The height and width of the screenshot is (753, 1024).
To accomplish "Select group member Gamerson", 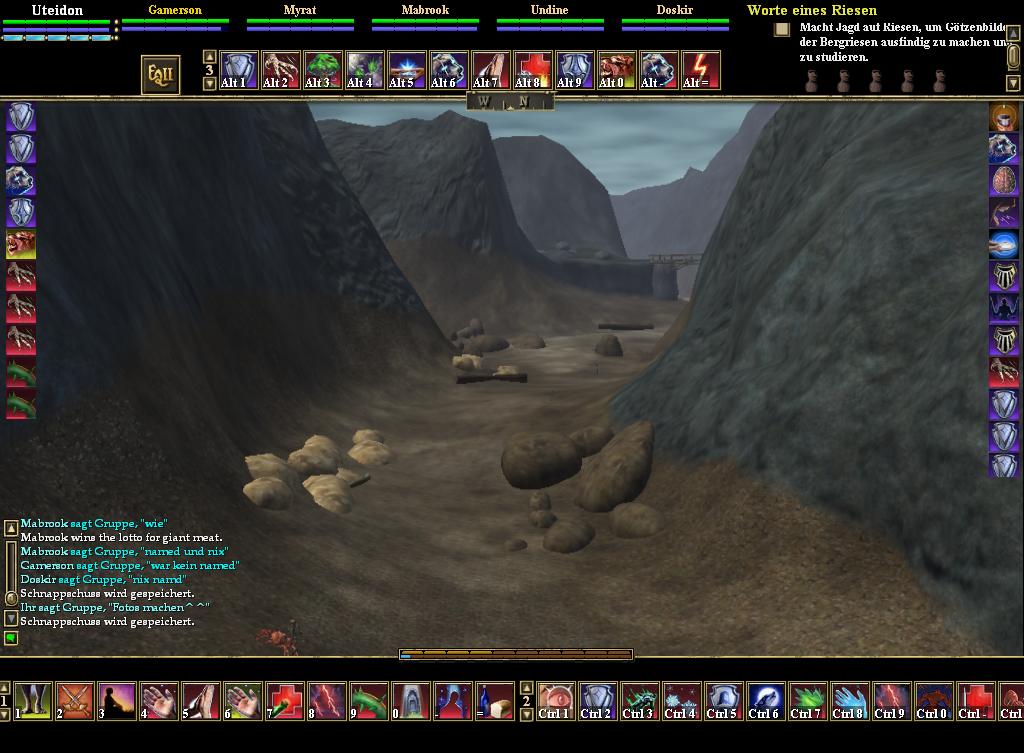I will pos(175,10).
